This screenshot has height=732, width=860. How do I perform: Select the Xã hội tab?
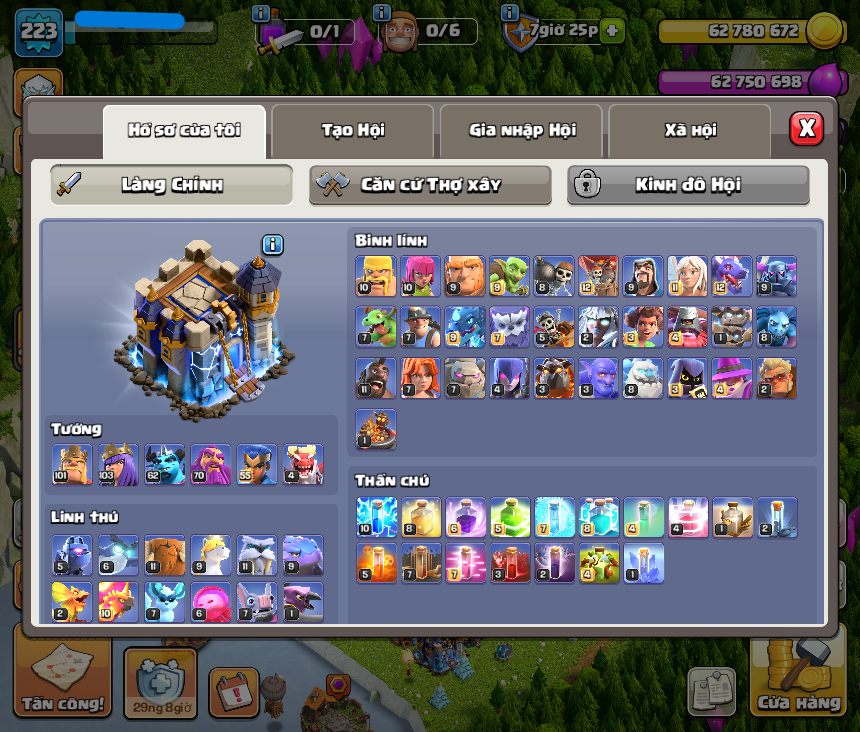pyautogui.click(x=689, y=130)
